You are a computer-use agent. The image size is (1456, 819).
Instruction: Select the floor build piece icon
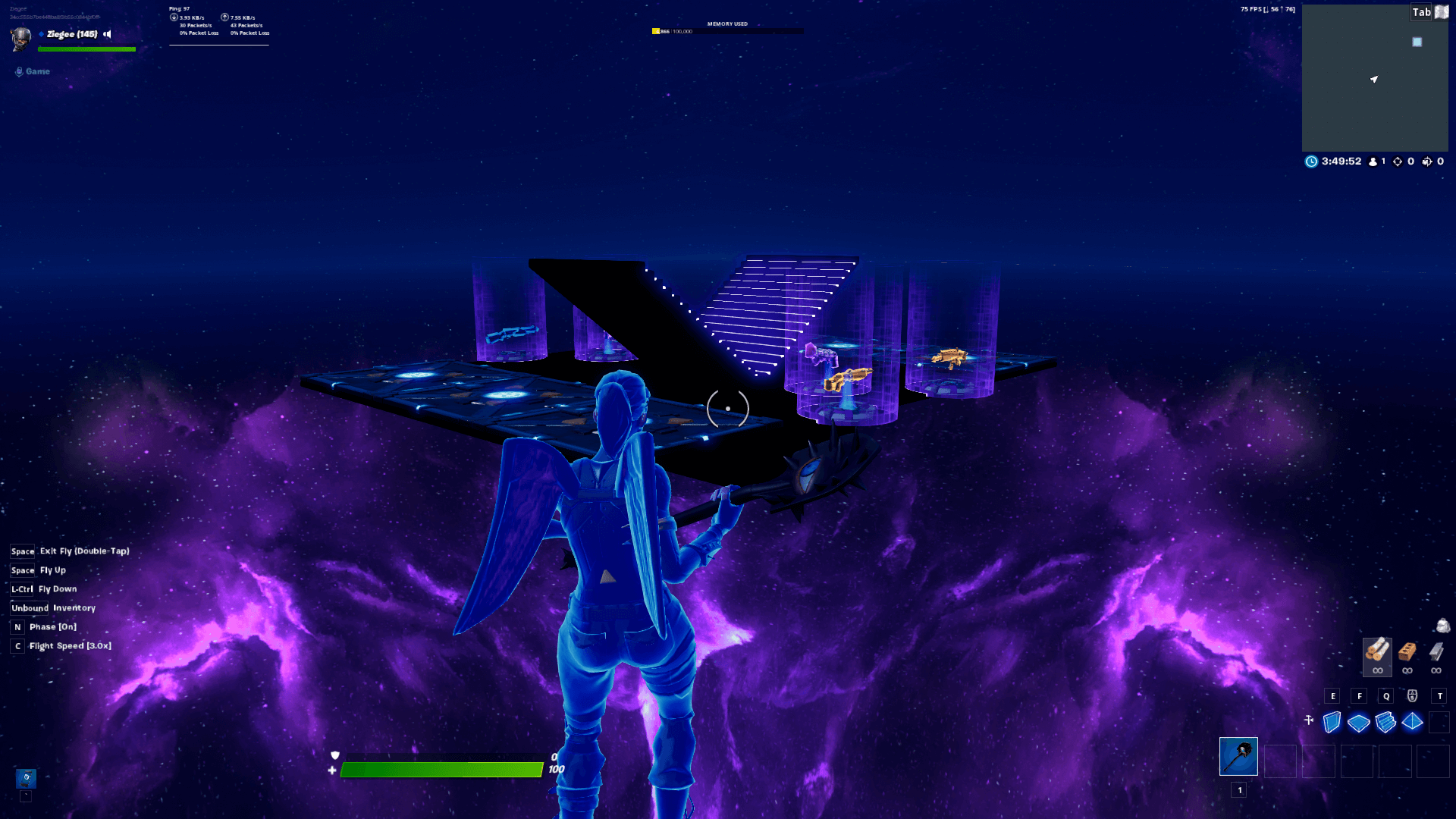(1358, 723)
